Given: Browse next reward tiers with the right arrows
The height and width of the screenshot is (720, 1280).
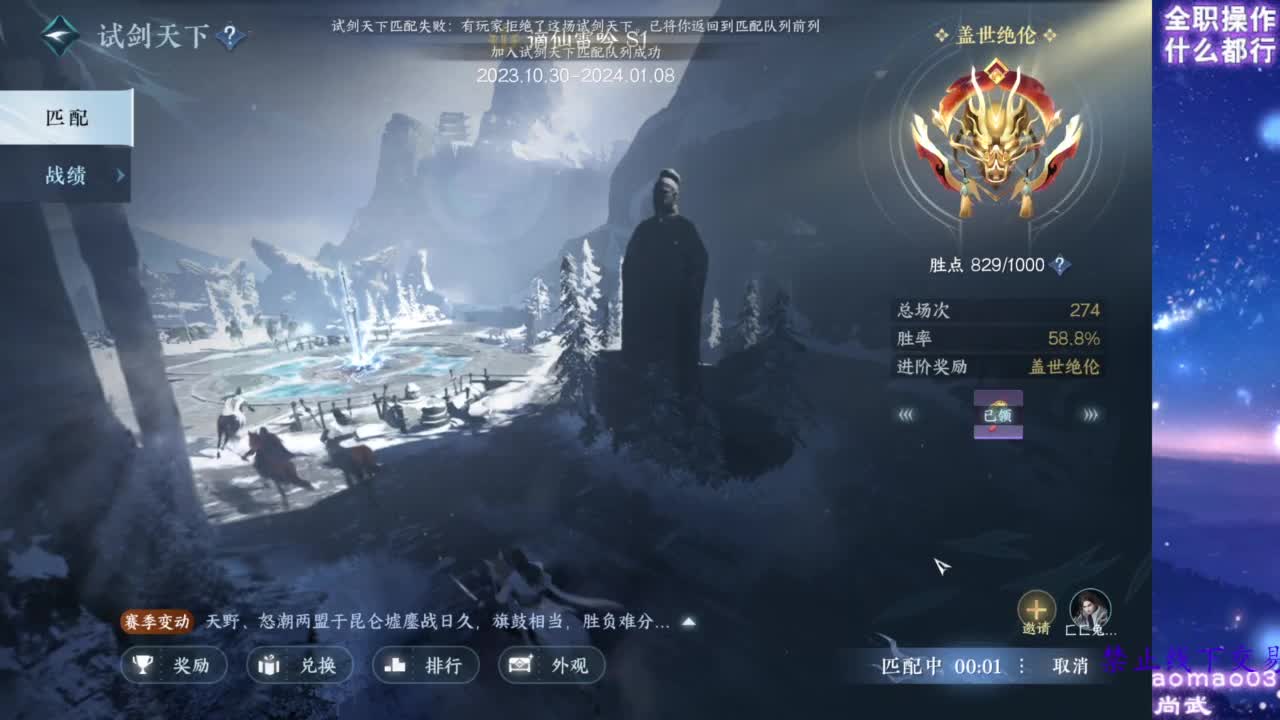Looking at the screenshot, I should tap(1088, 413).
